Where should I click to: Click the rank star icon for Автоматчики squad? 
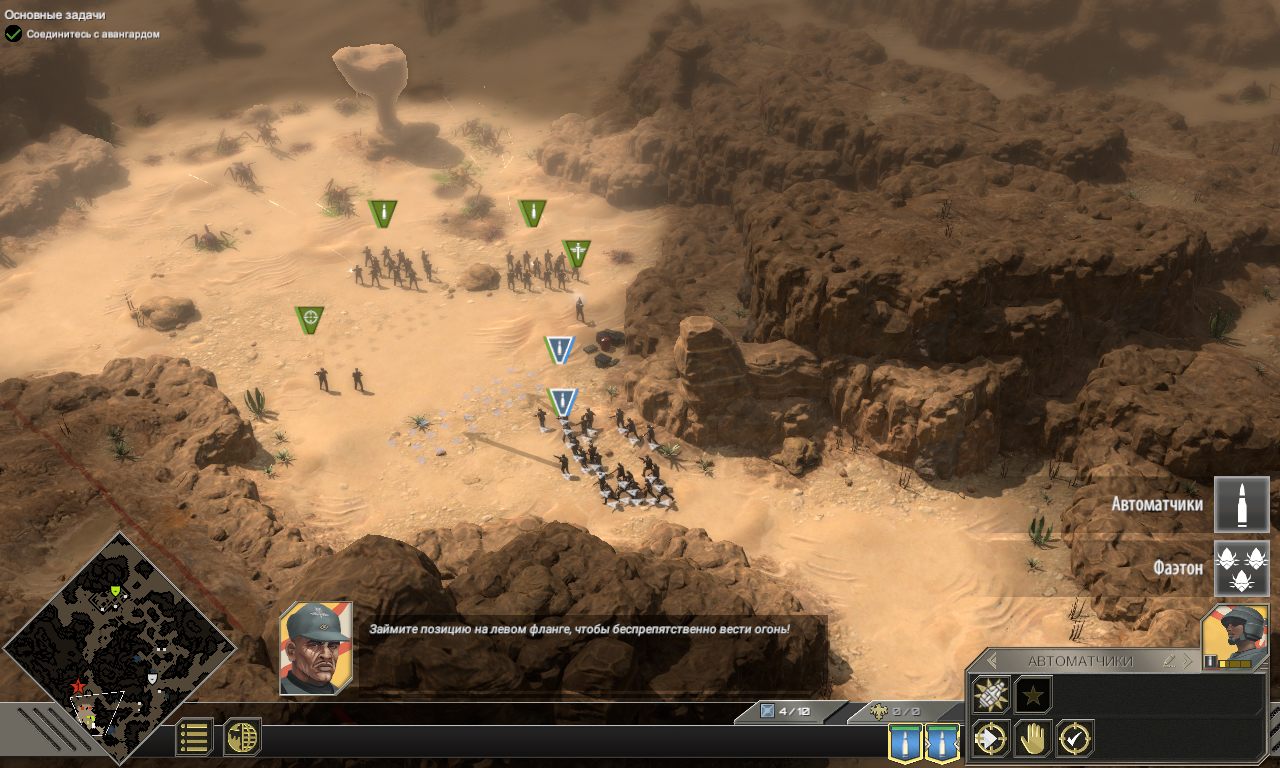pos(1032,694)
